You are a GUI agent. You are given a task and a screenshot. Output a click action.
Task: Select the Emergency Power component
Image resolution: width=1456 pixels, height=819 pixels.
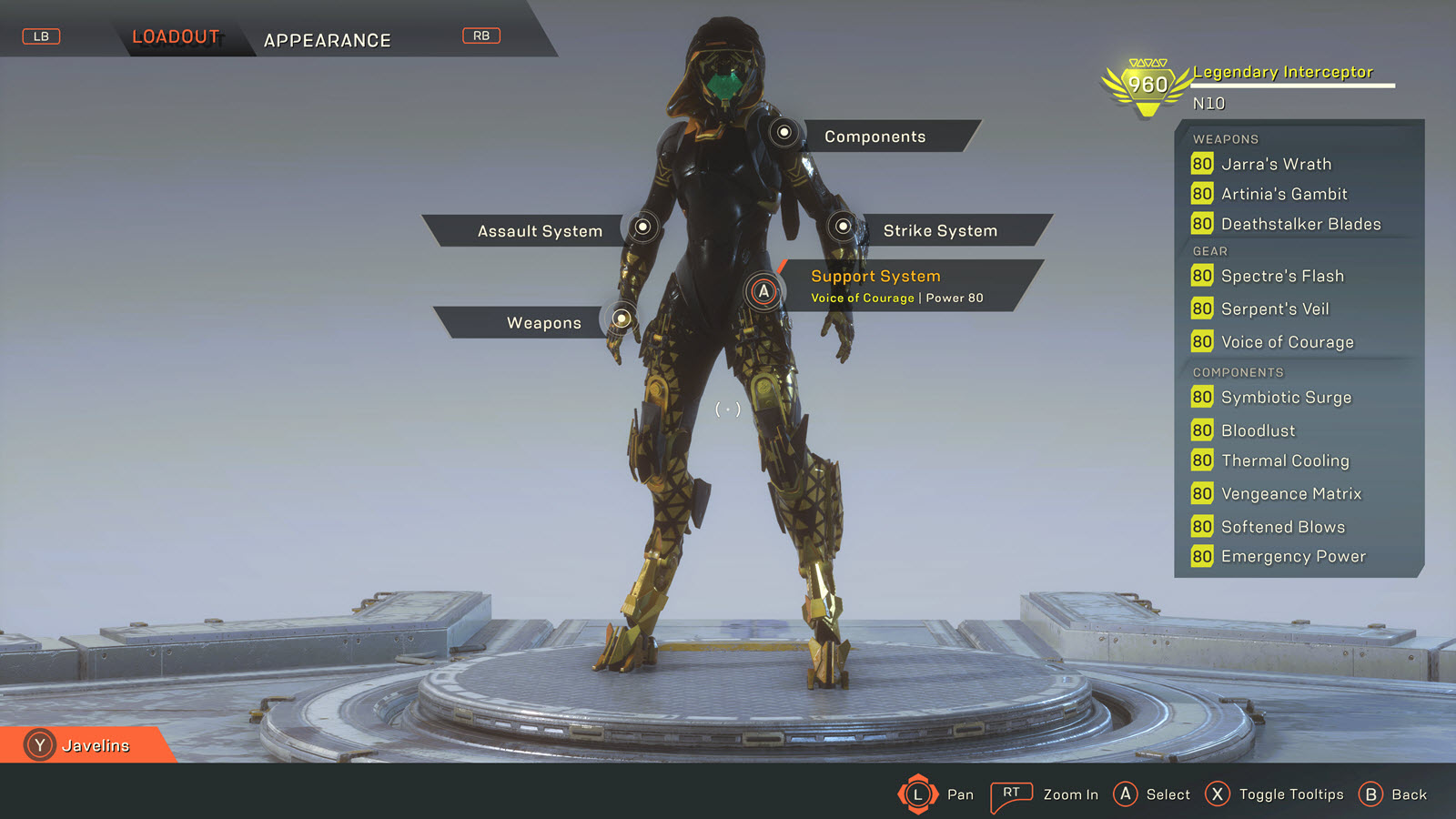1292,556
